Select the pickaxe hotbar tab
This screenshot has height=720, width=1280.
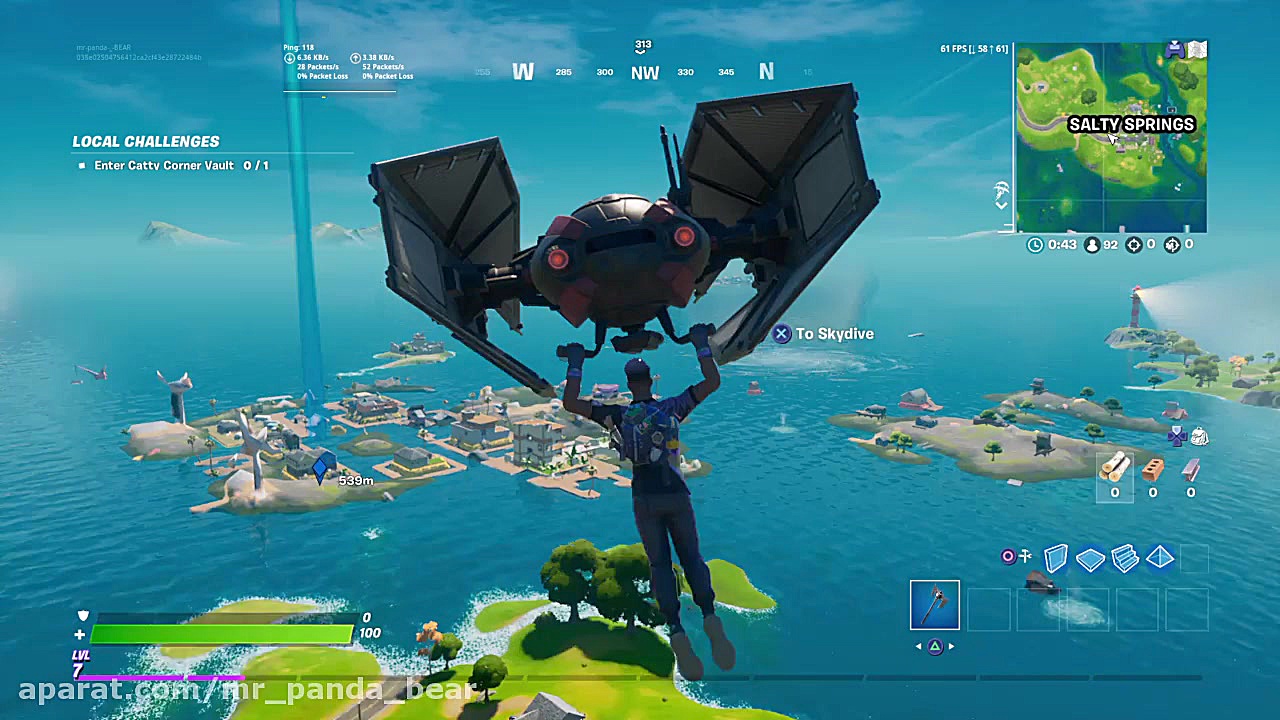click(x=934, y=605)
